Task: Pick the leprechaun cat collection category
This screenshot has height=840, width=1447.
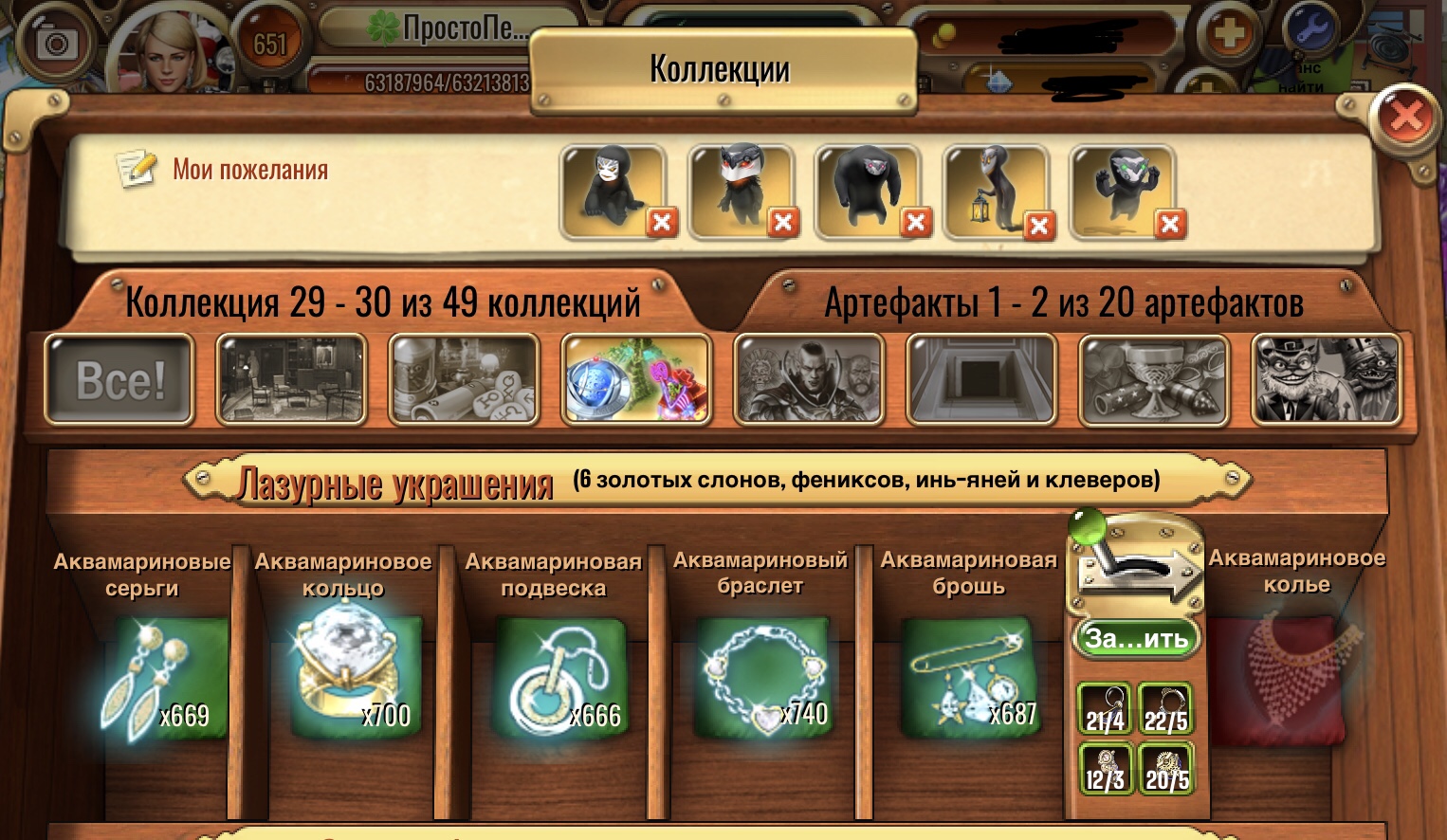Action: pos(1326,380)
